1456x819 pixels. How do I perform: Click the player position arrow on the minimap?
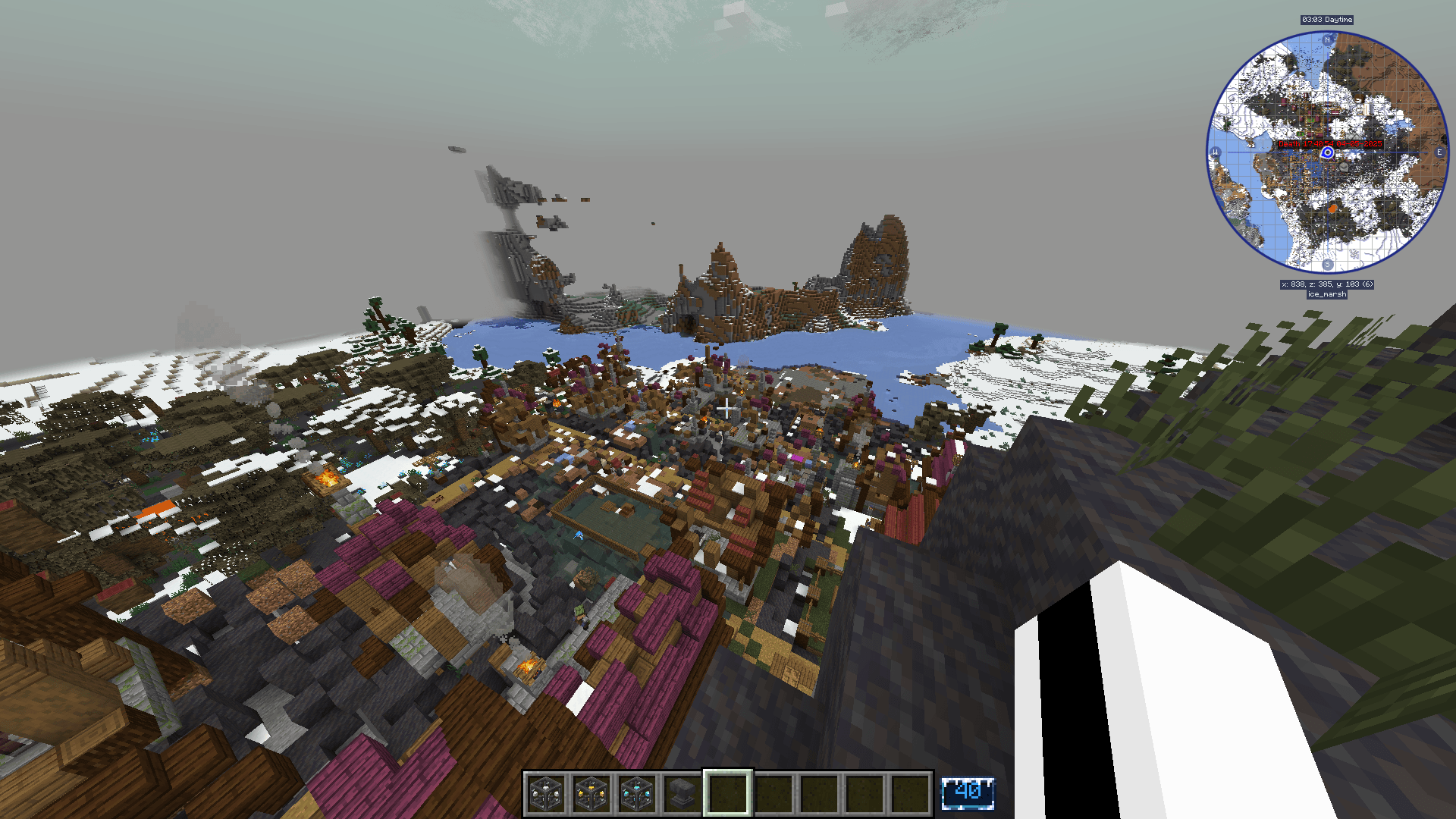click(x=1327, y=152)
